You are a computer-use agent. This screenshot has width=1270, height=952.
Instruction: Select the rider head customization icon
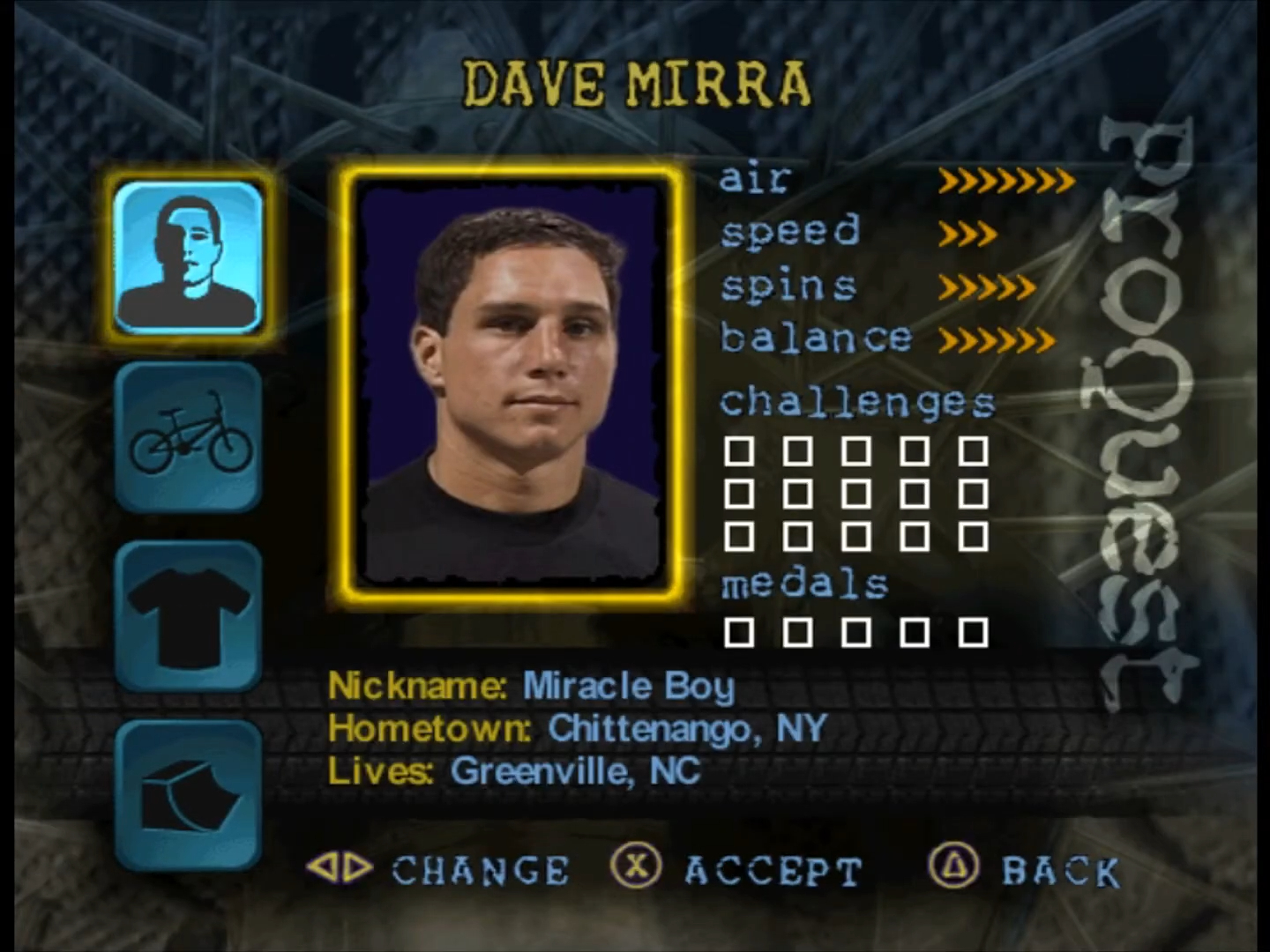[188, 257]
